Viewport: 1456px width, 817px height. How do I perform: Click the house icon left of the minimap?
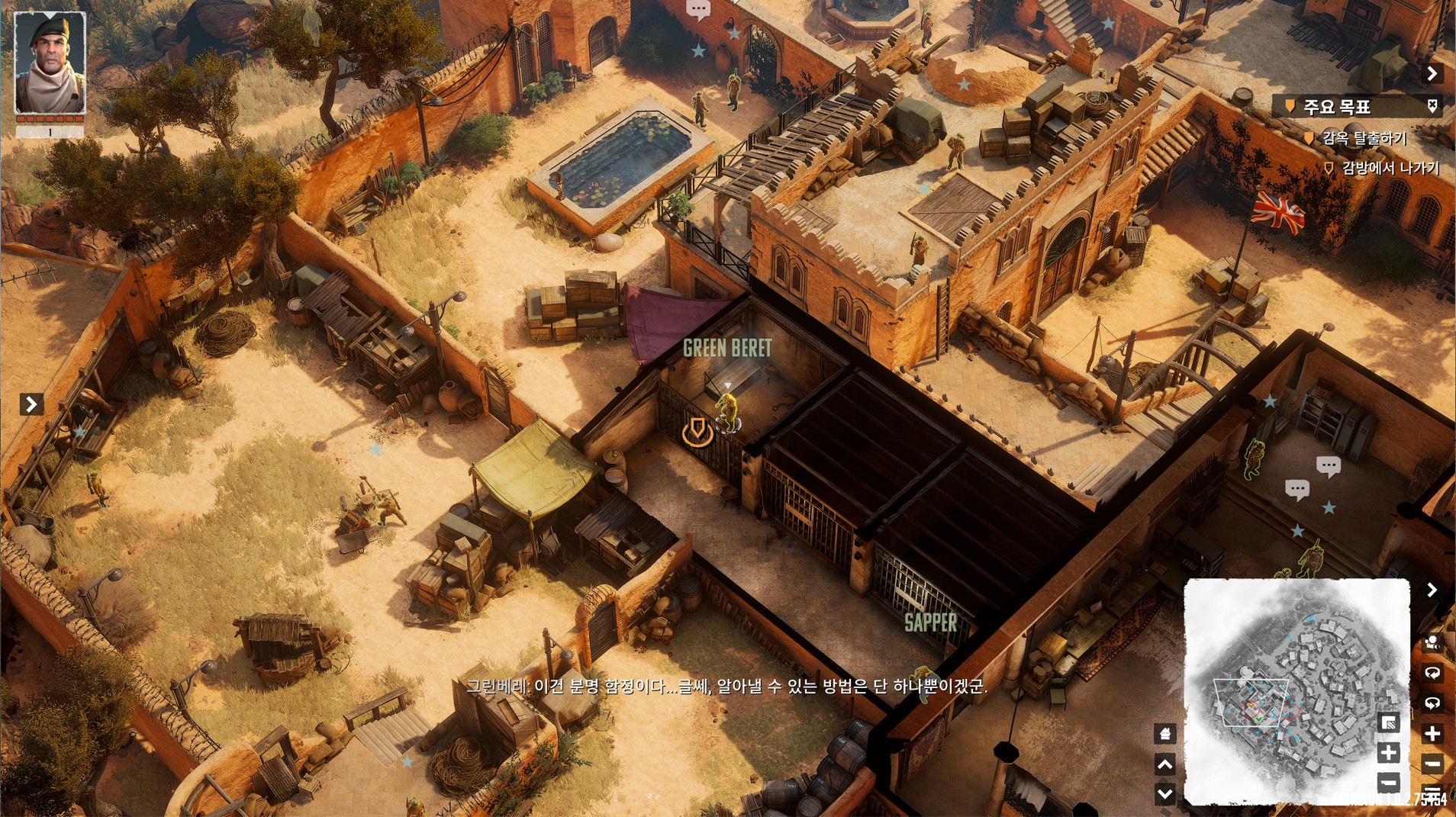click(x=1164, y=734)
